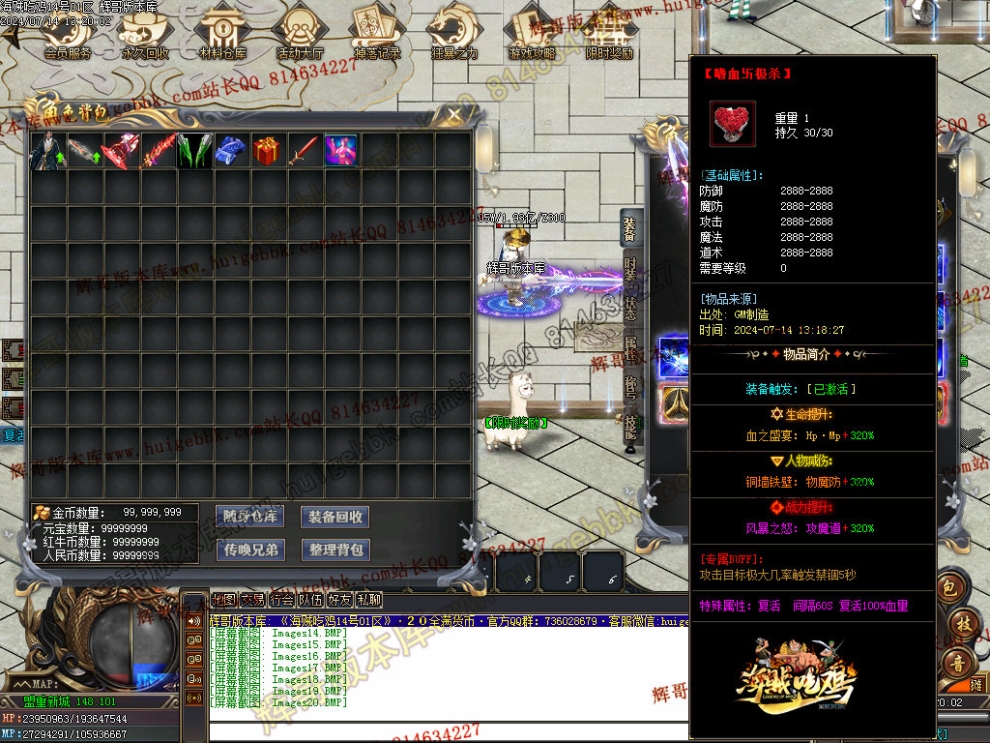Switch to the 行会 guild chat tab
The height and width of the screenshot is (743, 990).
[x=282, y=600]
